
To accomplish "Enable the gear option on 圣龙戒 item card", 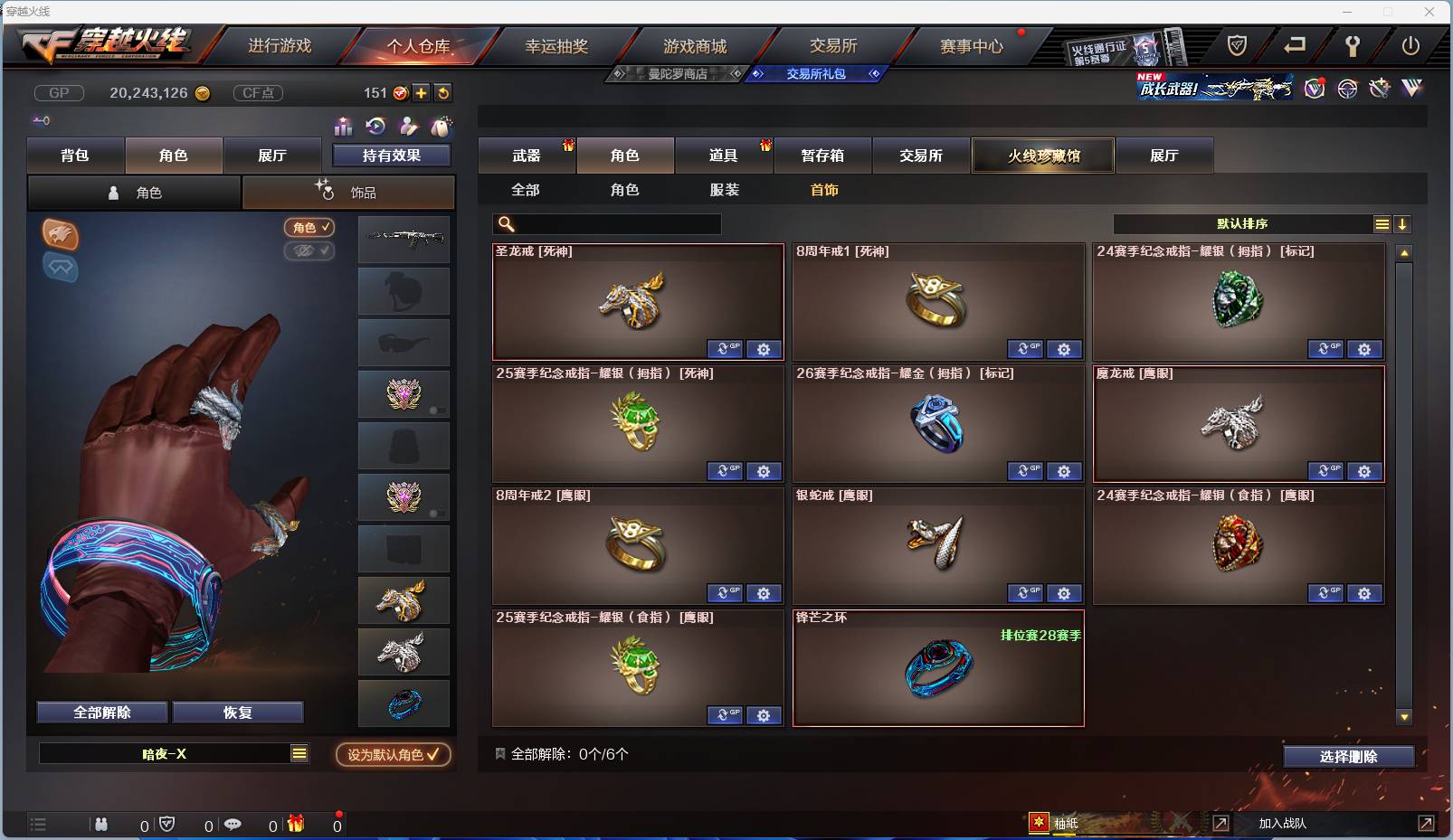I will (764, 348).
